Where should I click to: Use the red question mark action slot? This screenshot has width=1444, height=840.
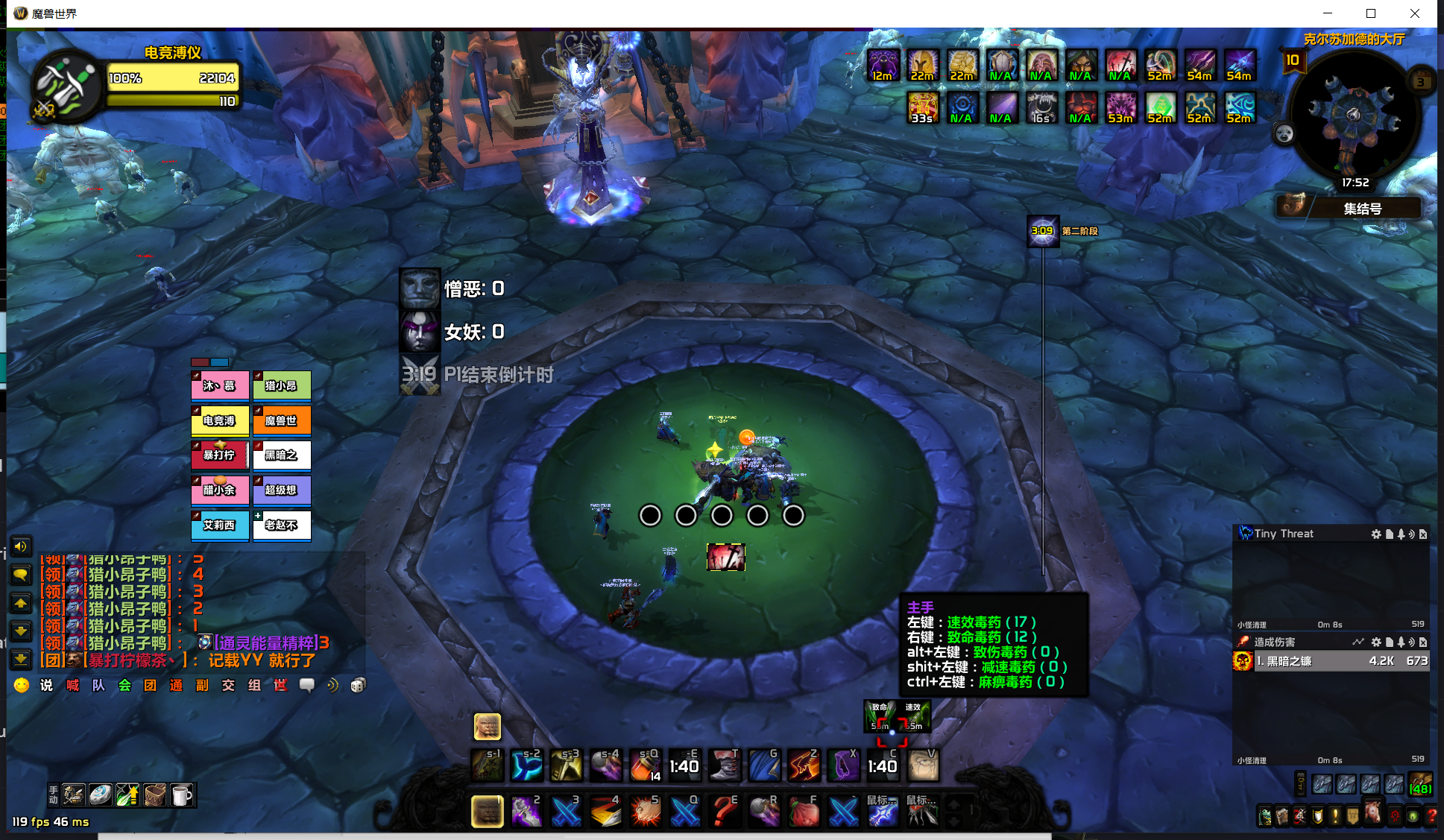click(723, 812)
